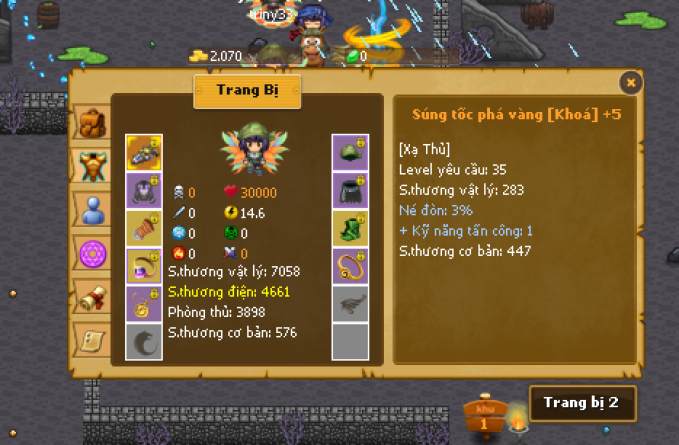Select the green boots slot
Image resolution: width=679 pixels, height=445 pixels.
(350, 228)
